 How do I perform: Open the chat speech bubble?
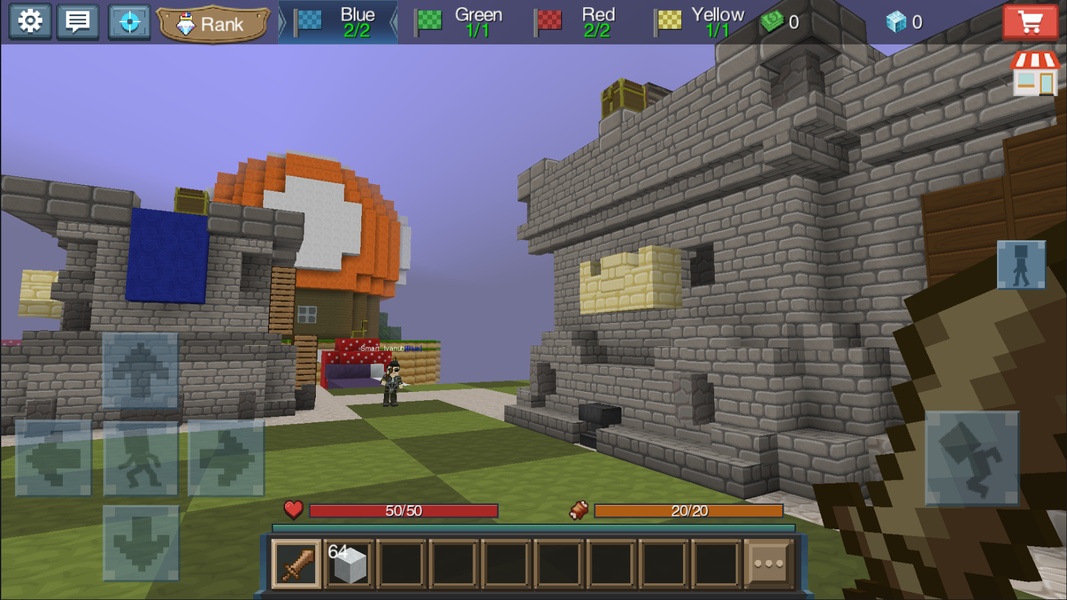tap(77, 21)
